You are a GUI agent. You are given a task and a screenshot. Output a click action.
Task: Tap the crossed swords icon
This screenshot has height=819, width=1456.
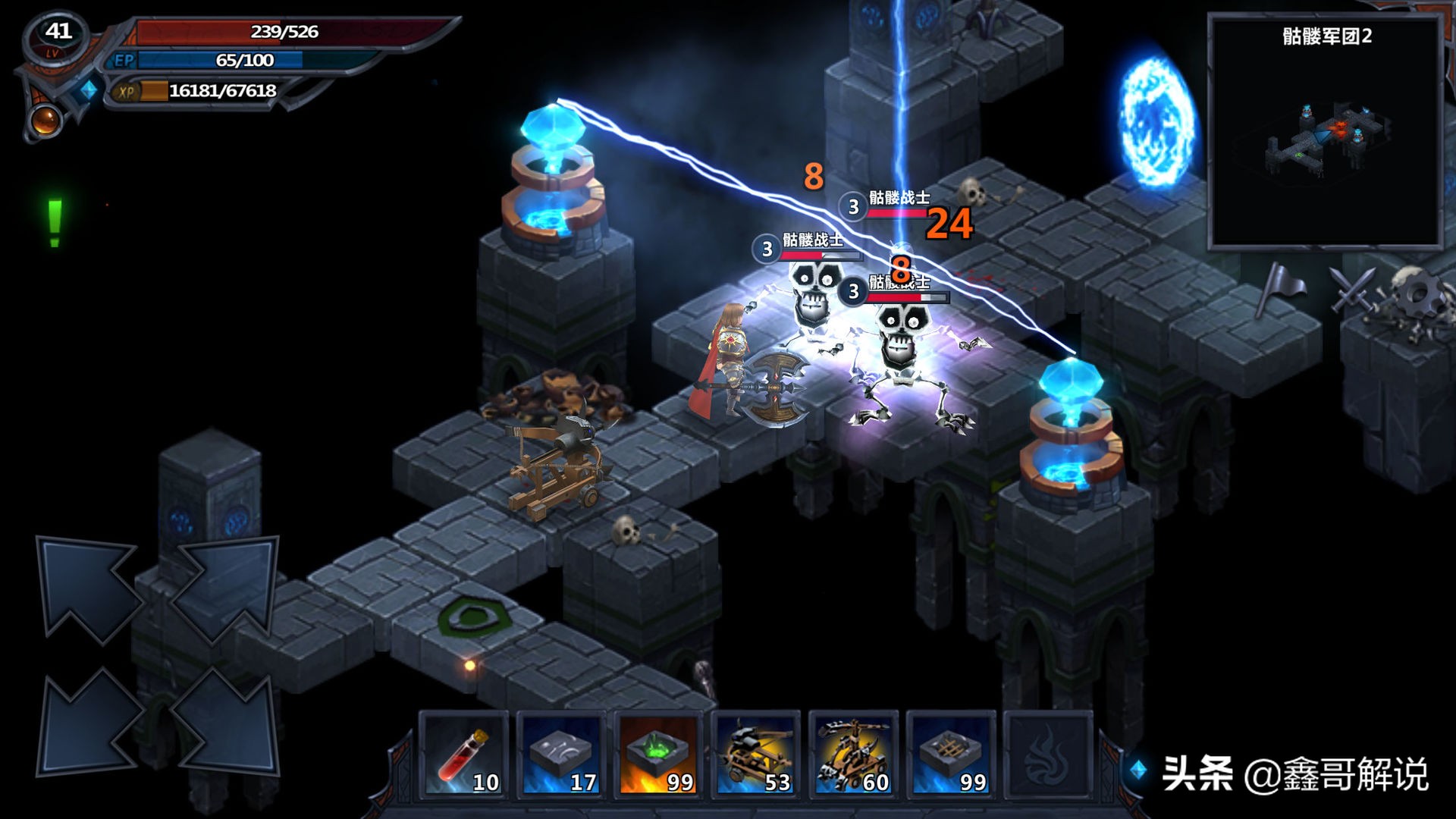[x=1353, y=290]
